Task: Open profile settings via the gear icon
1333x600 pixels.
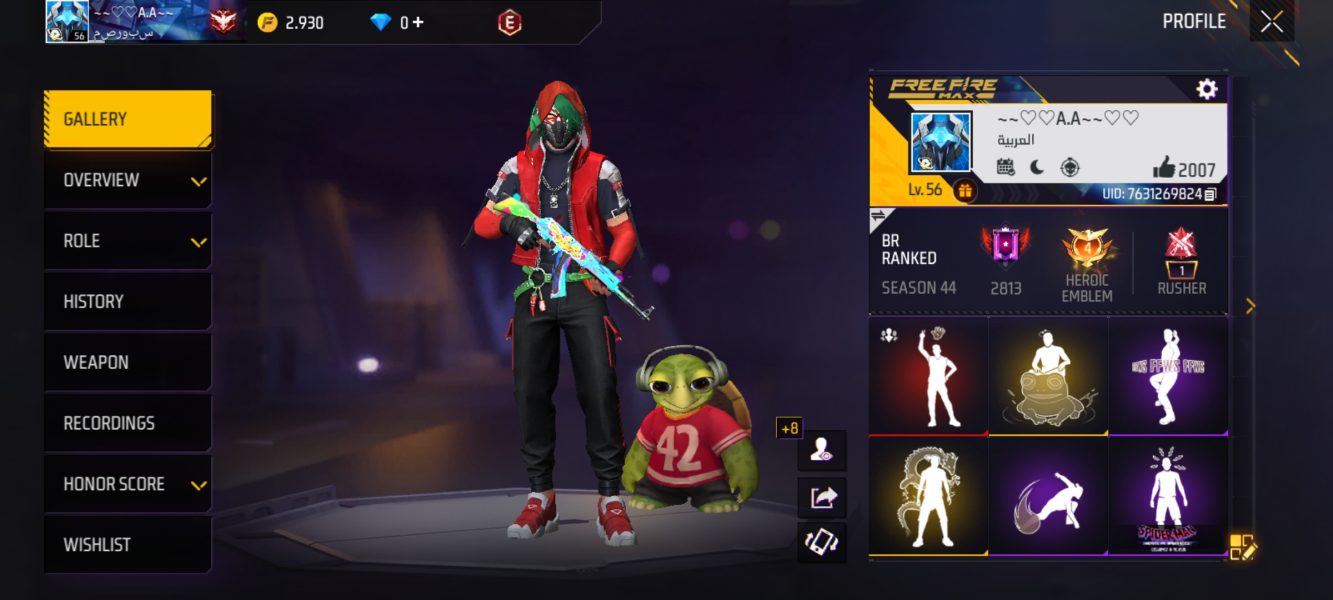Action: [x=1207, y=89]
